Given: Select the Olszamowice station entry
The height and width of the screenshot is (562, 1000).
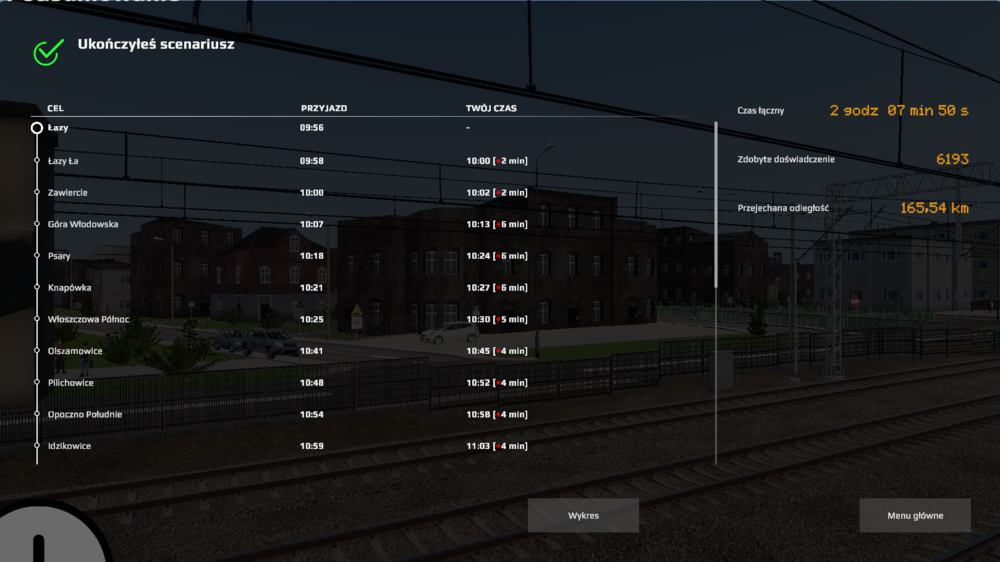Looking at the screenshot, I should [x=75, y=351].
